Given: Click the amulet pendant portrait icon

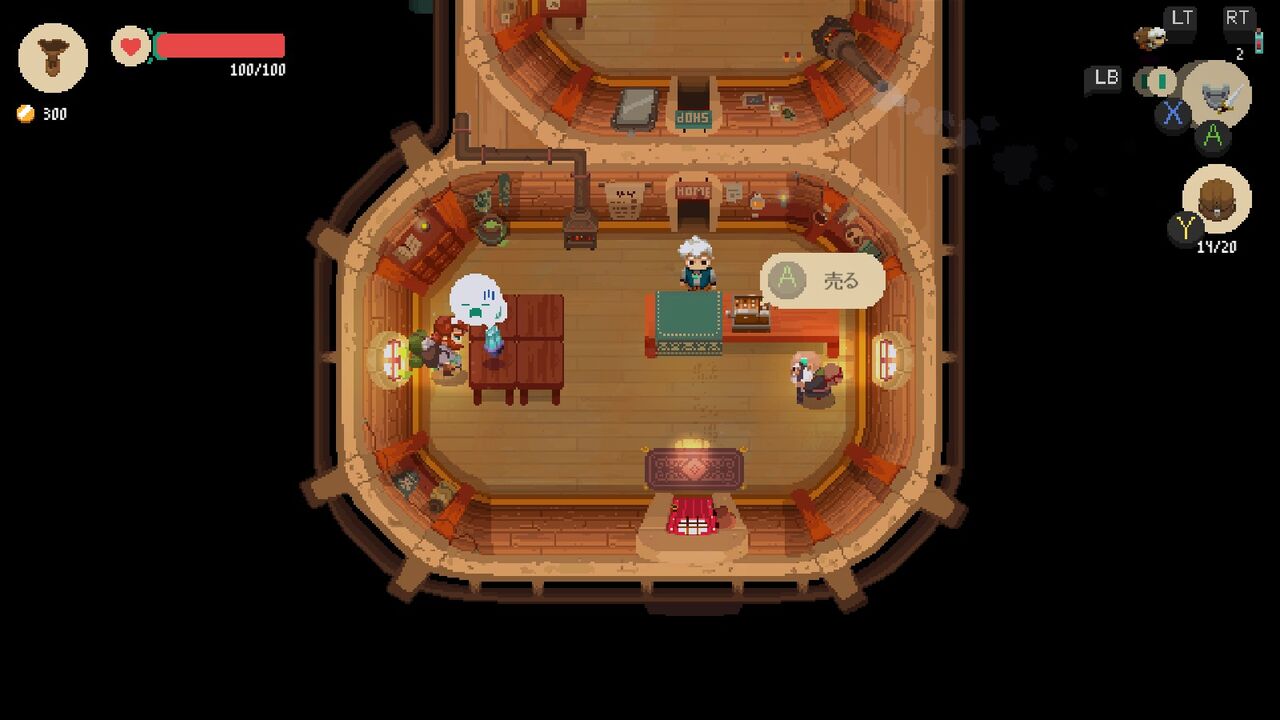Looking at the screenshot, I should [x=52, y=60].
